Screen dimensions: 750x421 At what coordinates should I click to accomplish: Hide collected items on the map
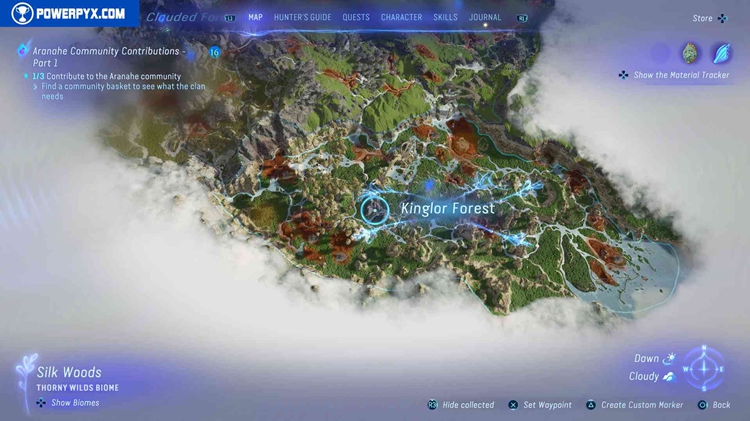461,405
